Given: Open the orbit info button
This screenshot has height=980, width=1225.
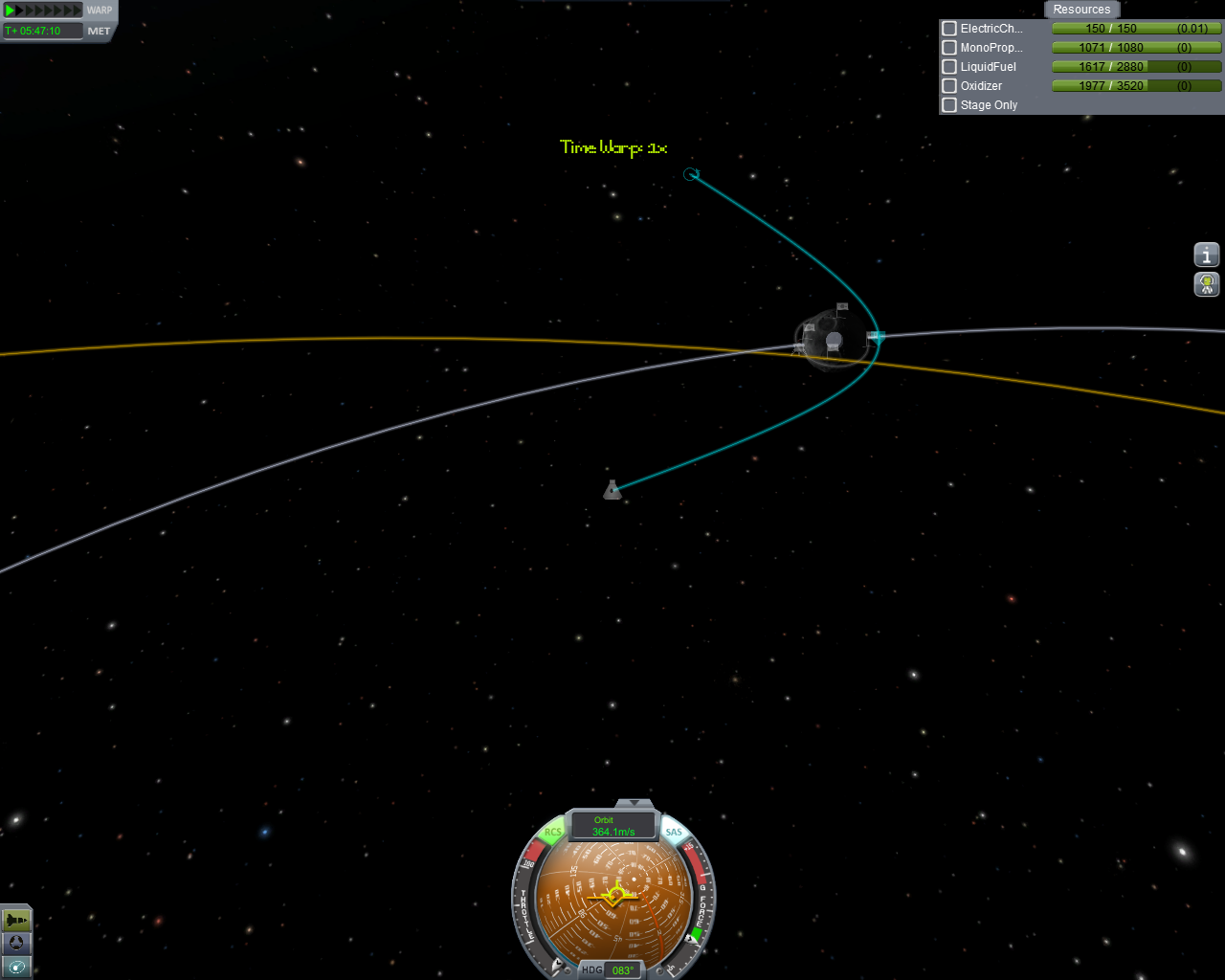Looking at the screenshot, I should pyautogui.click(x=1207, y=255).
